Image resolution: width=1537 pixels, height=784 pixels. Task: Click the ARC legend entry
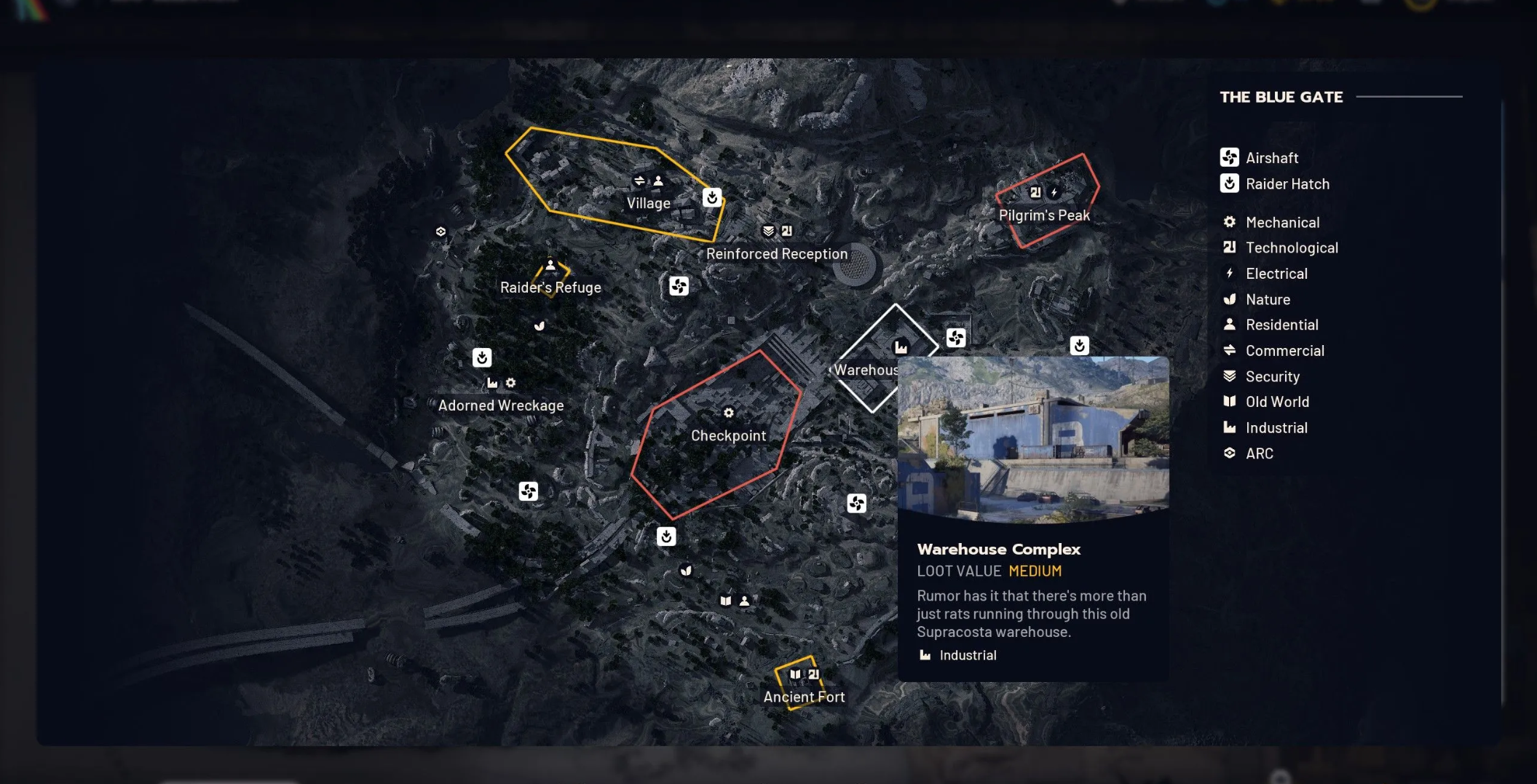pos(1258,454)
